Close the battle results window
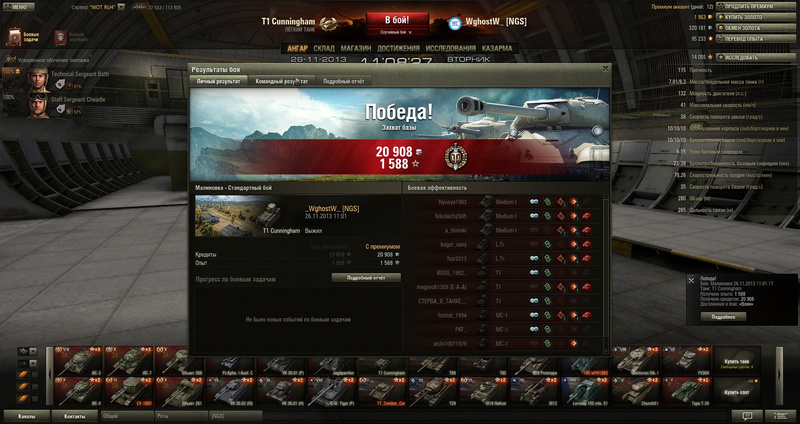 pyautogui.click(x=605, y=69)
